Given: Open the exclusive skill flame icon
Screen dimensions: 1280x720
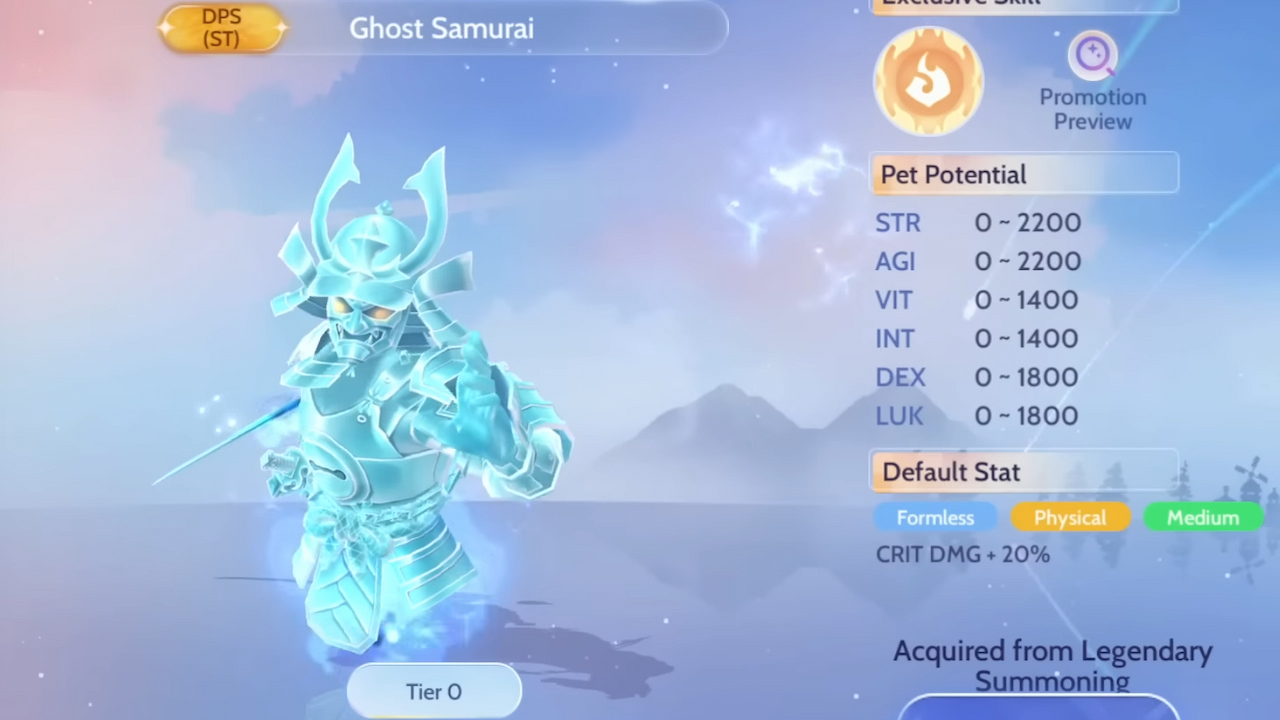Looking at the screenshot, I should [928, 80].
